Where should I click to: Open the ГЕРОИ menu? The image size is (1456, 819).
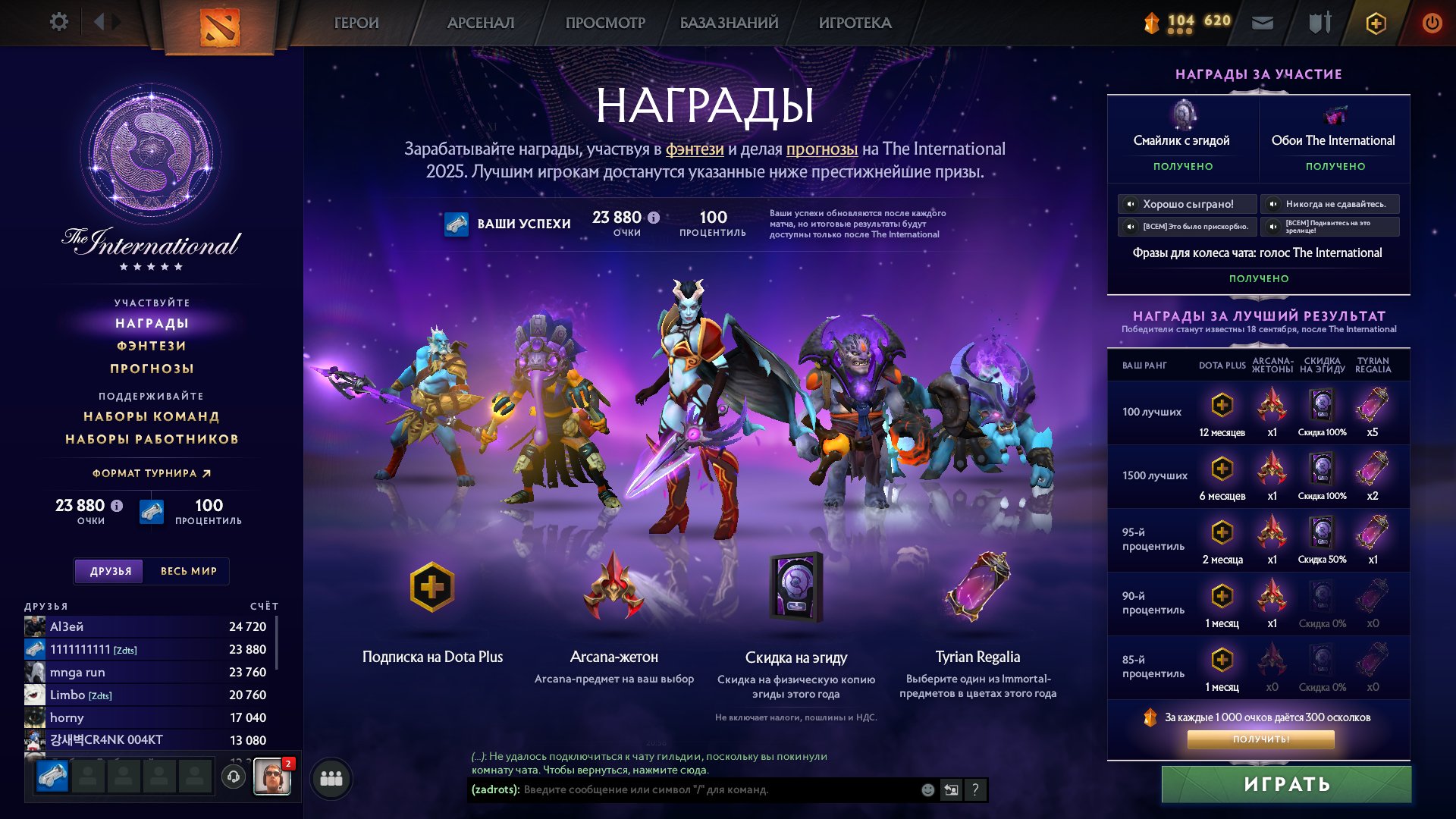(x=356, y=23)
